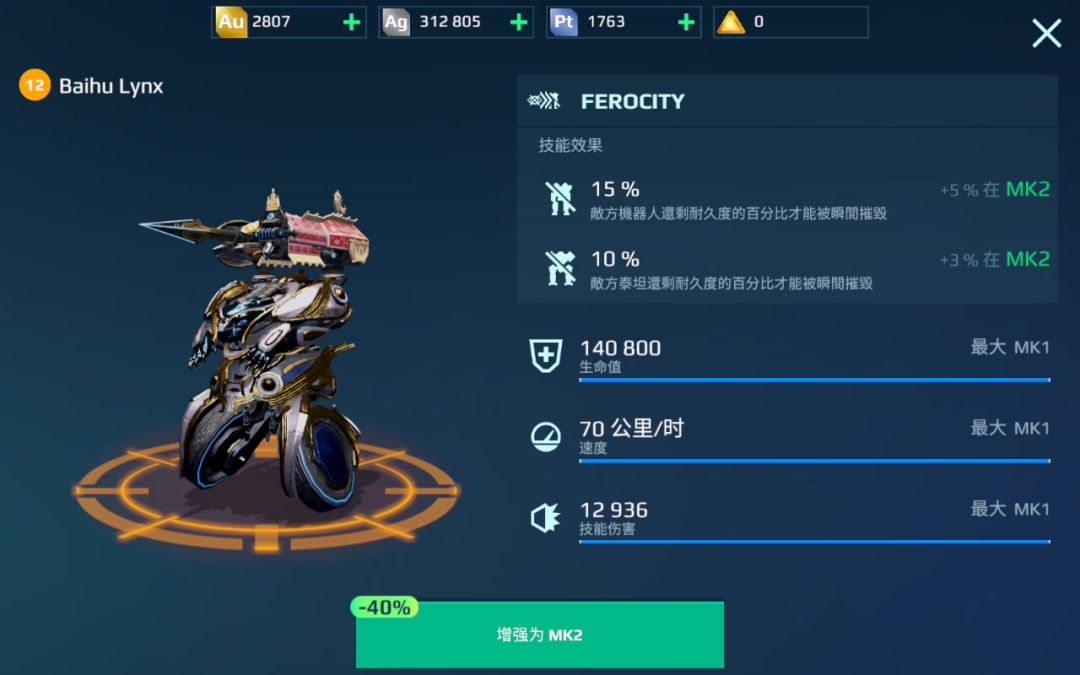Add more Au gold currency
1080x675 pixels.
coord(352,22)
